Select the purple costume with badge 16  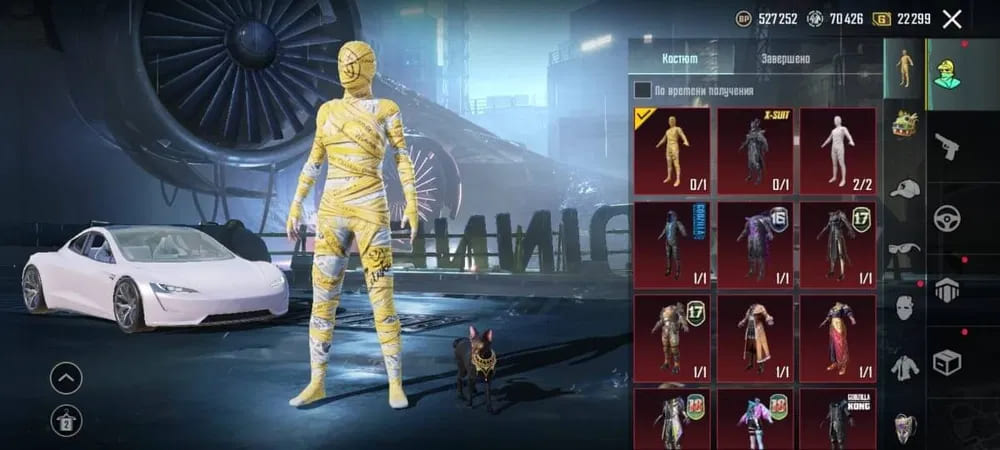tap(754, 244)
